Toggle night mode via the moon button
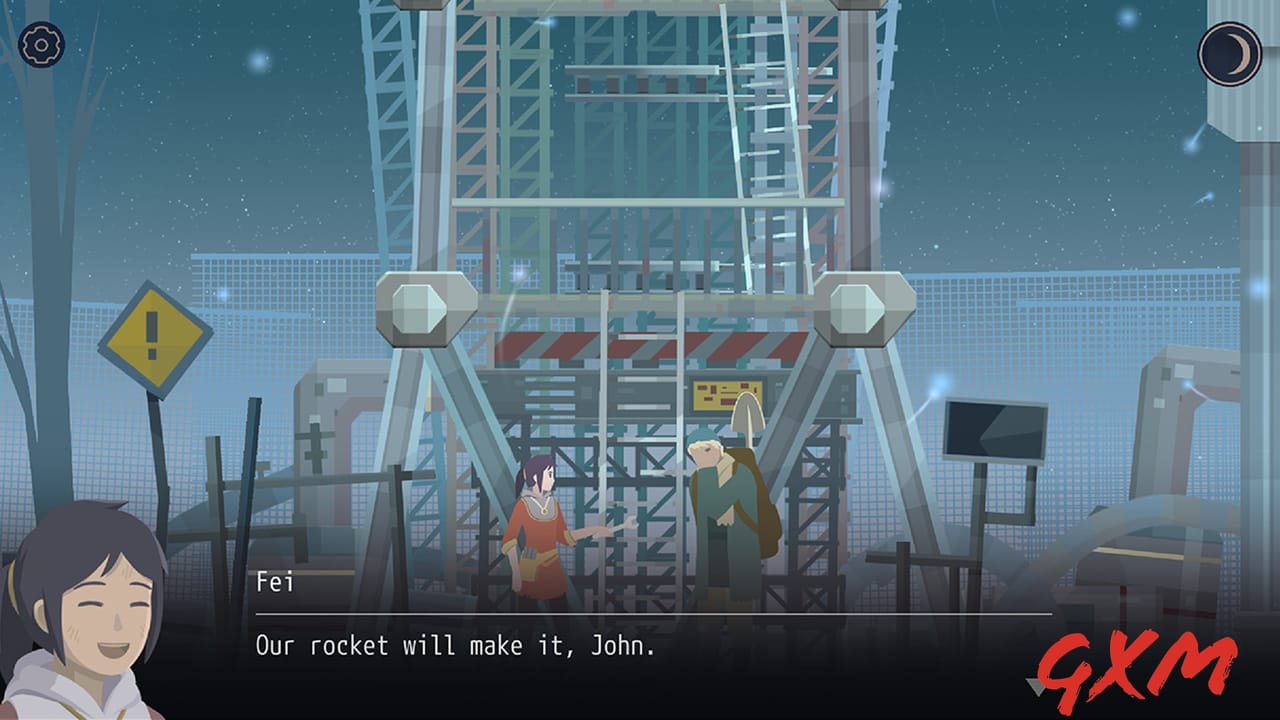Screen dimensions: 1280x720 [1228, 52]
